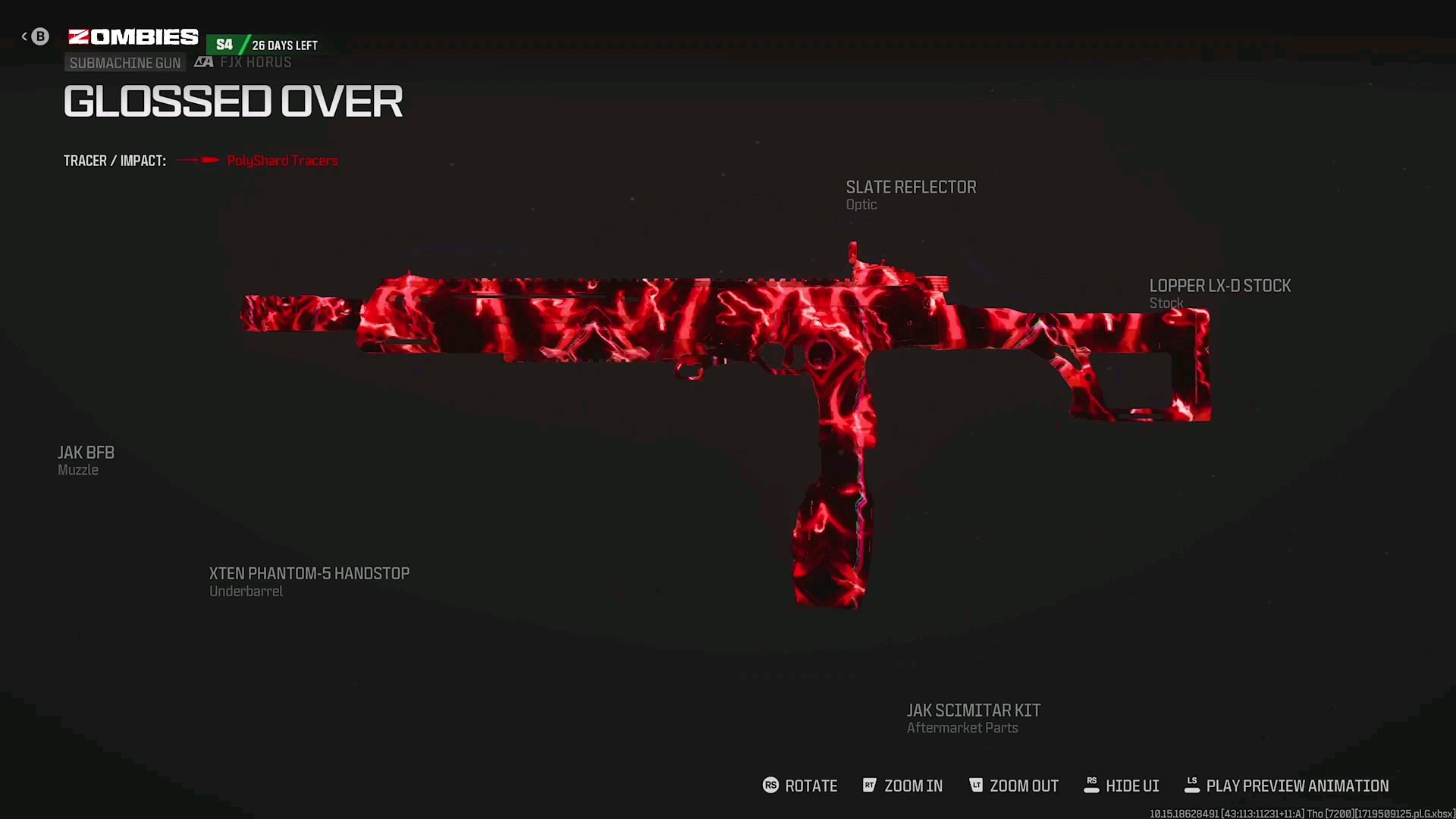Select the weapon class icon beside FJX HORUS
The width and height of the screenshot is (1456, 819).
point(203,61)
